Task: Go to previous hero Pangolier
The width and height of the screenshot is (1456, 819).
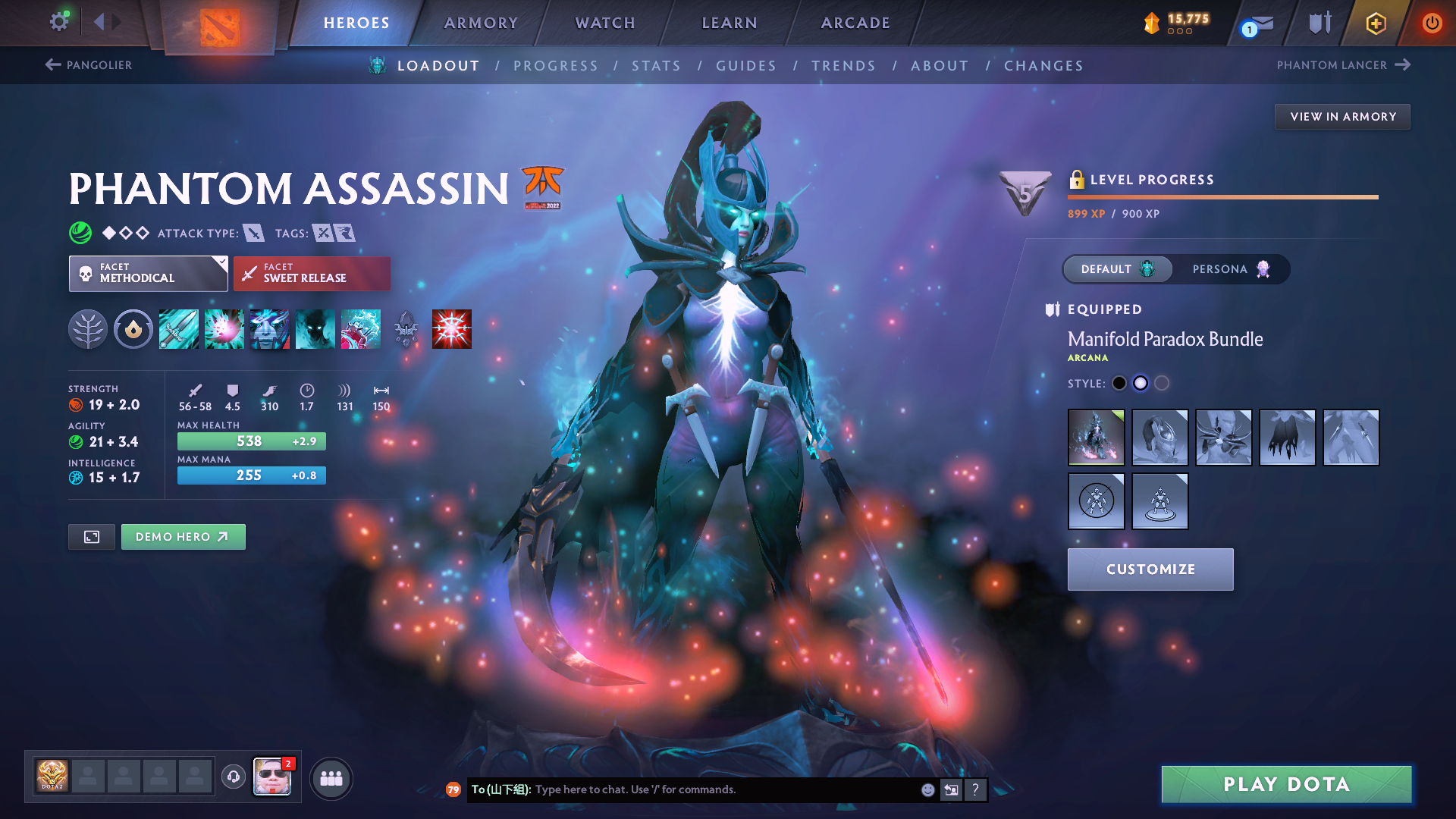Action: click(89, 65)
